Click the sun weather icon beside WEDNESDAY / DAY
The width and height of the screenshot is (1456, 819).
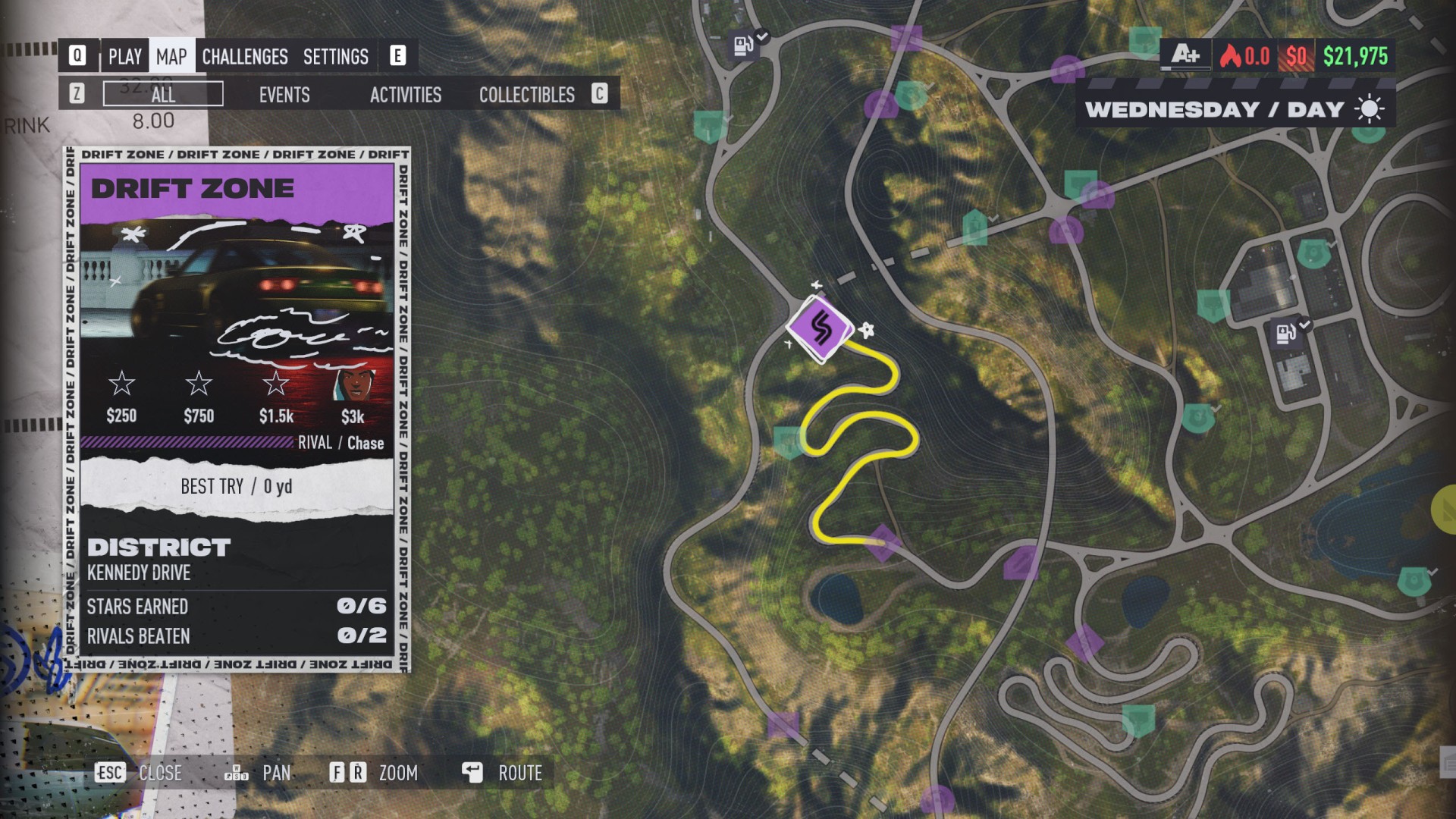coord(1370,108)
